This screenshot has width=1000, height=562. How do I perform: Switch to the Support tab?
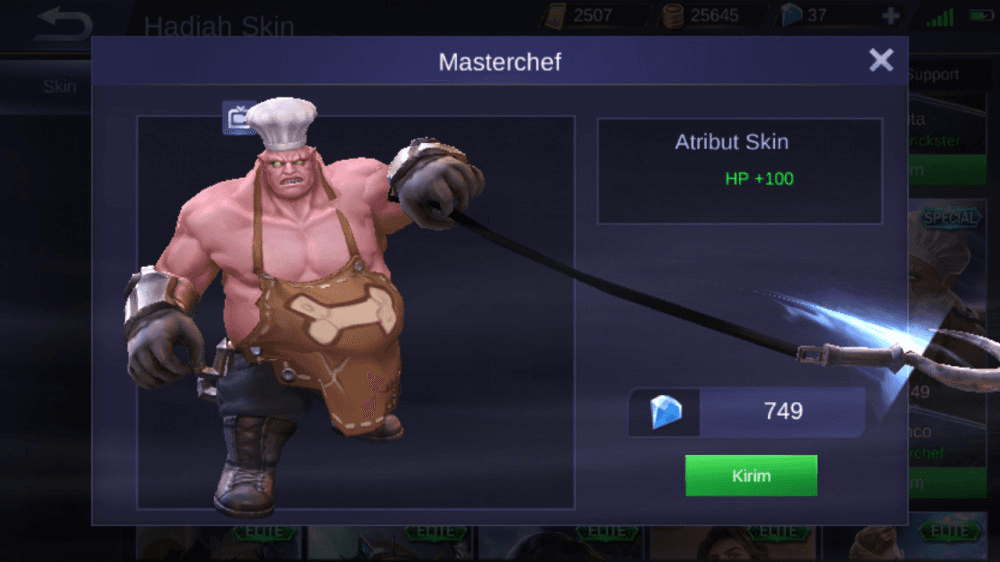[933, 75]
